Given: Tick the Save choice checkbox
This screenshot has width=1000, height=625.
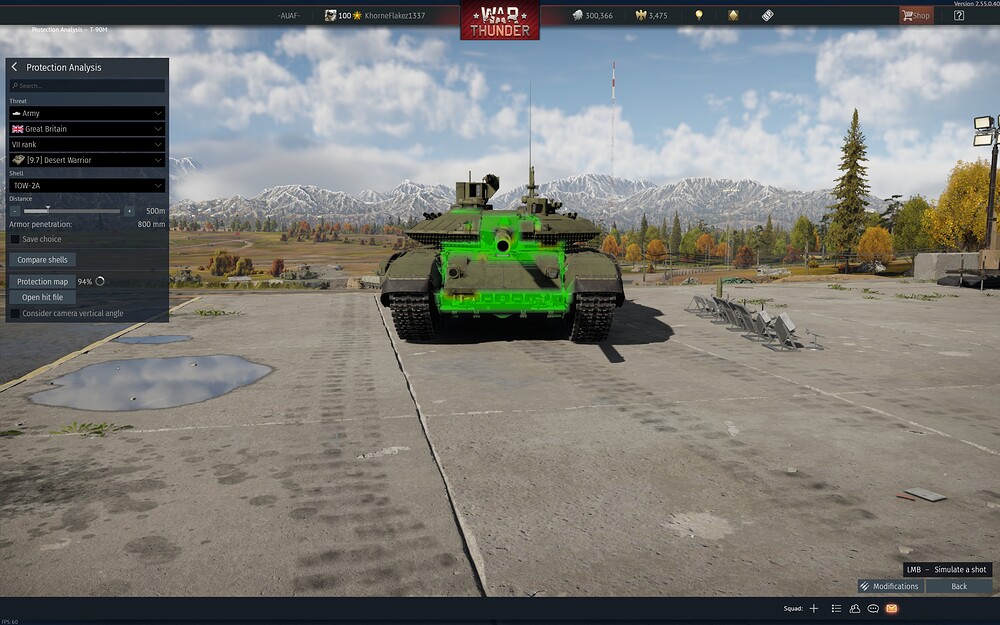Looking at the screenshot, I should [x=15, y=239].
